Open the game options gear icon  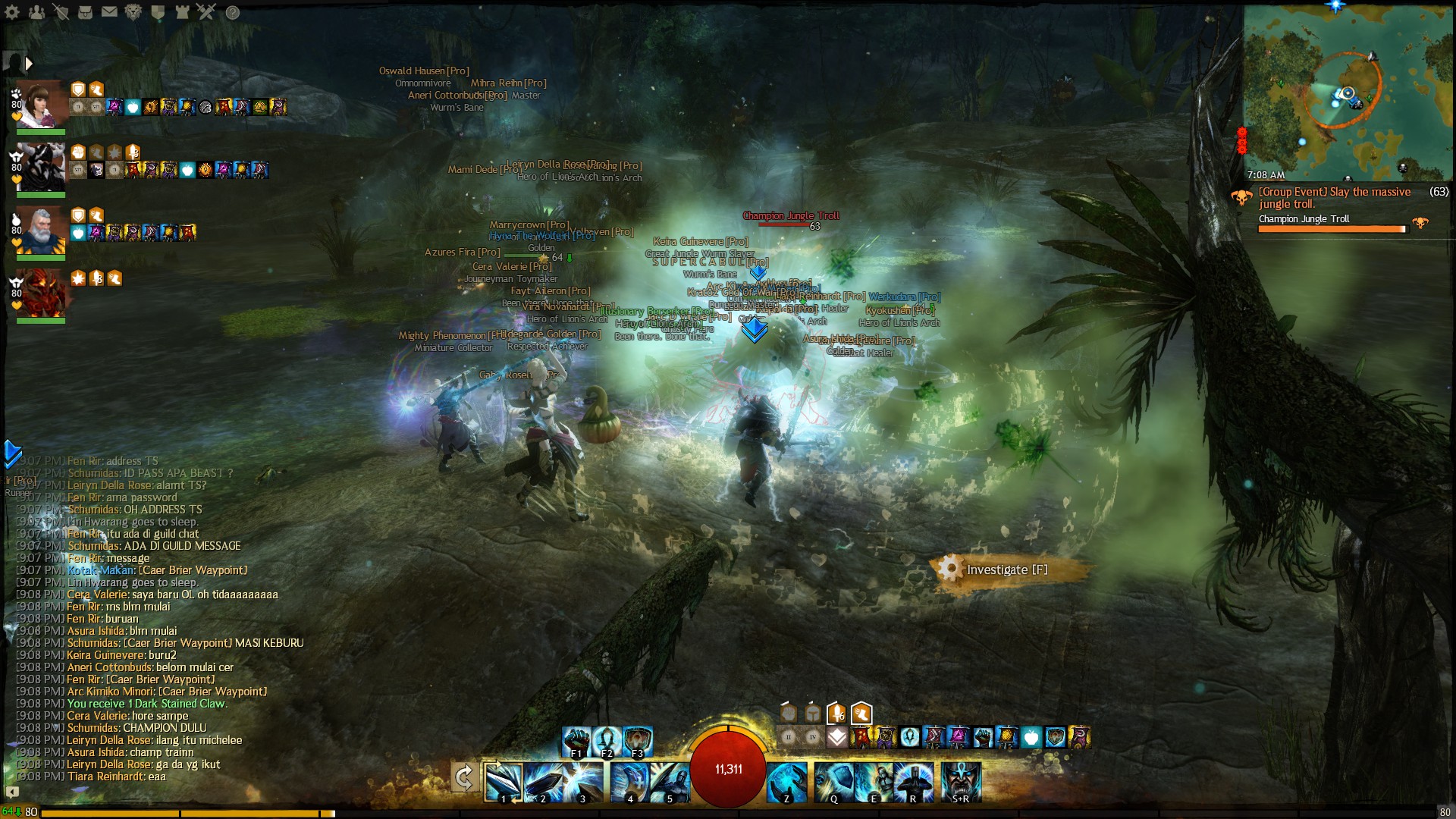pos(11,12)
